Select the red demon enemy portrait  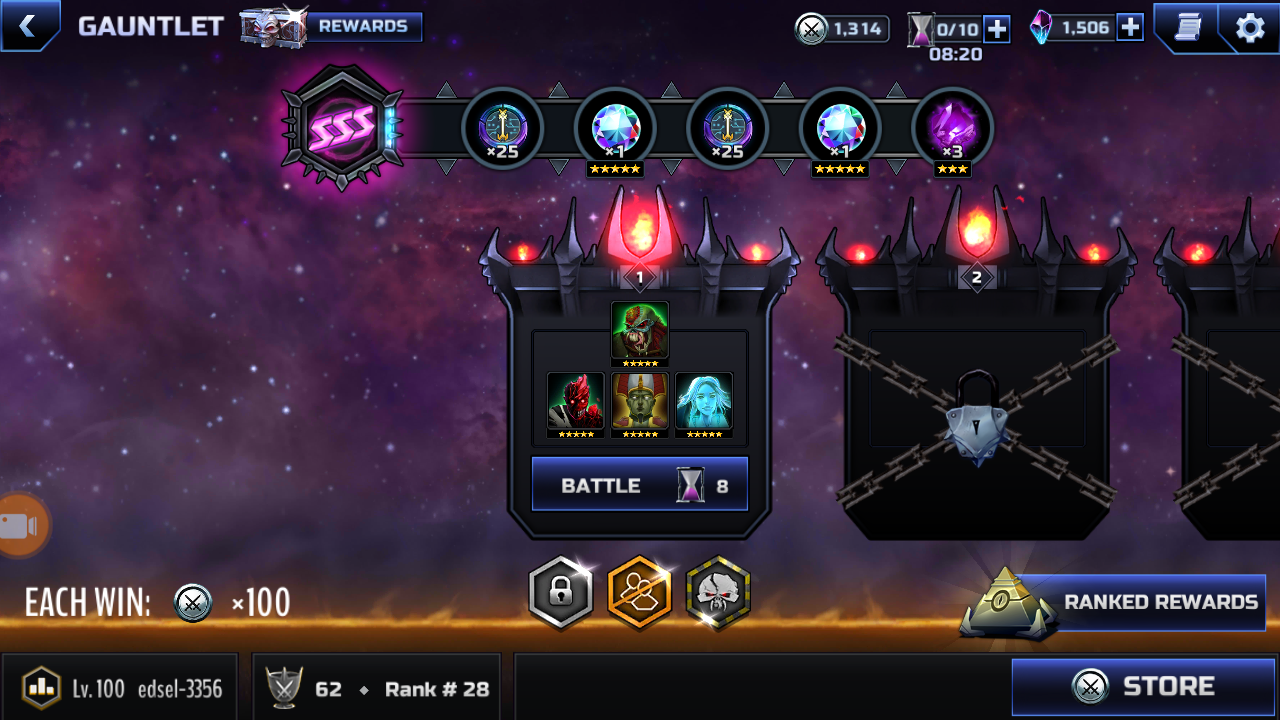[x=576, y=402]
